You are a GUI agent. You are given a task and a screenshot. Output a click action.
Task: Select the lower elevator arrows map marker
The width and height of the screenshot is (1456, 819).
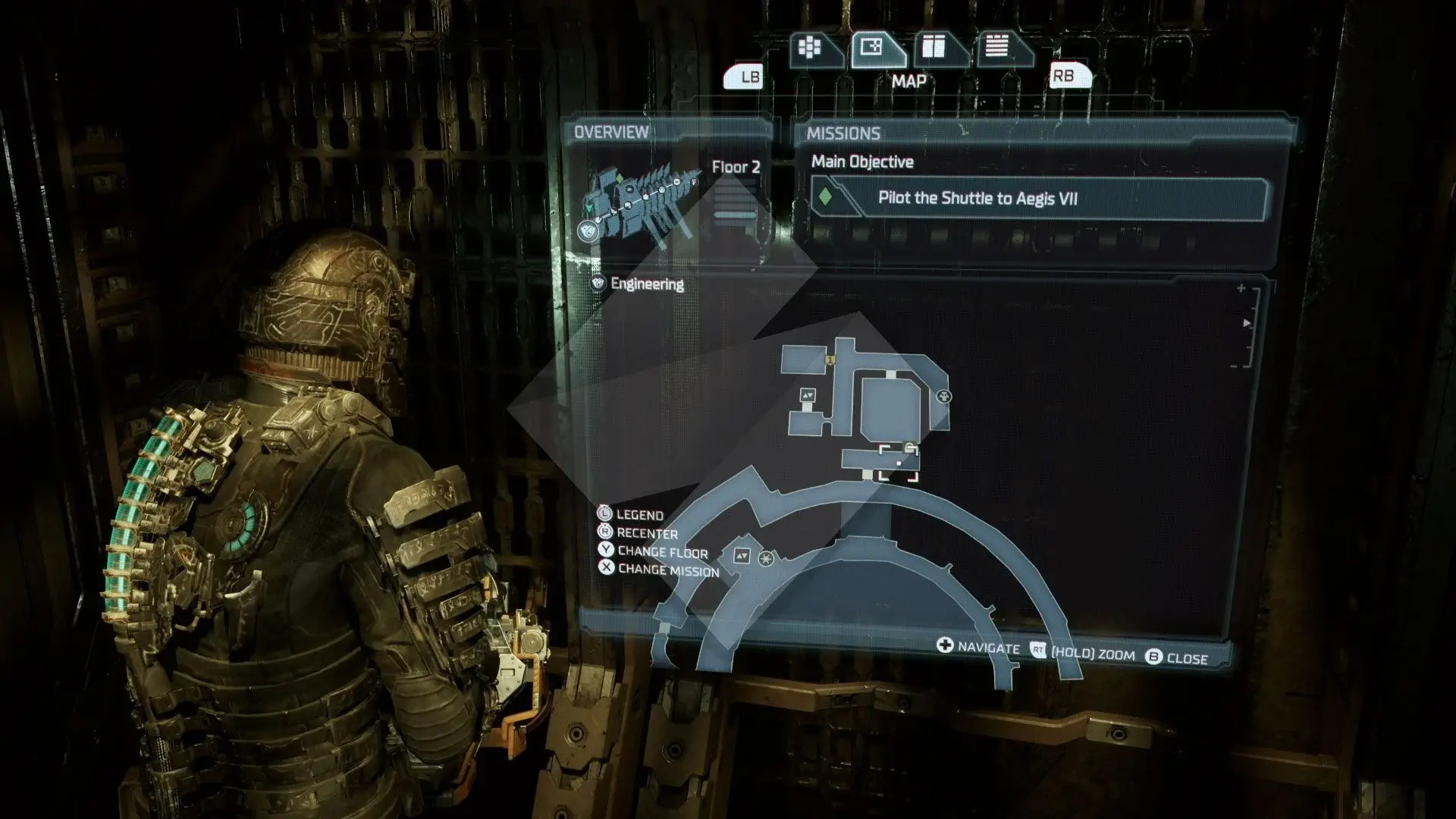[742, 557]
